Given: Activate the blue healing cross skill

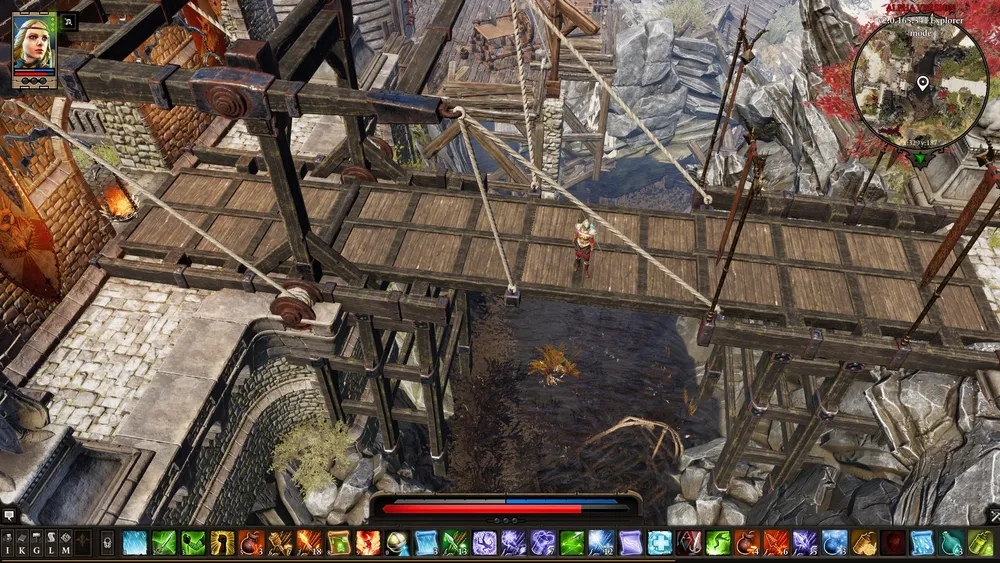Looking at the screenshot, I should click(x=659, y=543).
